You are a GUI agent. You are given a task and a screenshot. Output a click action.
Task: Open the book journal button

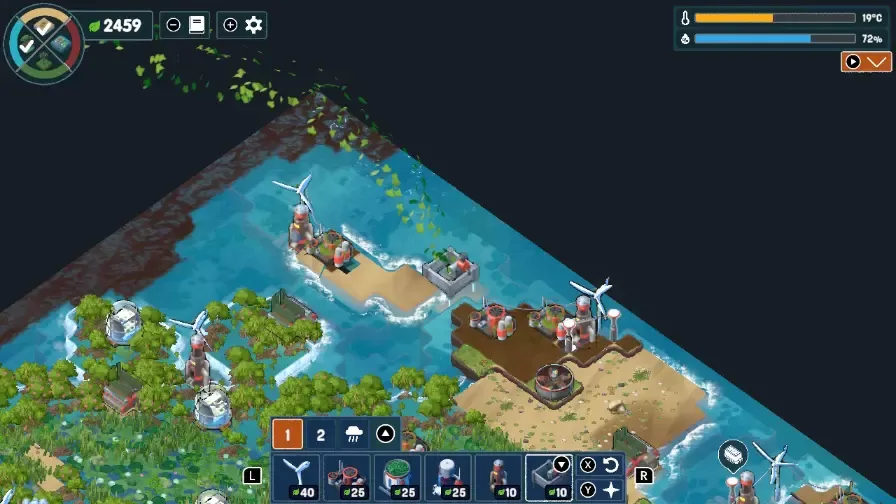coord(197,25)
